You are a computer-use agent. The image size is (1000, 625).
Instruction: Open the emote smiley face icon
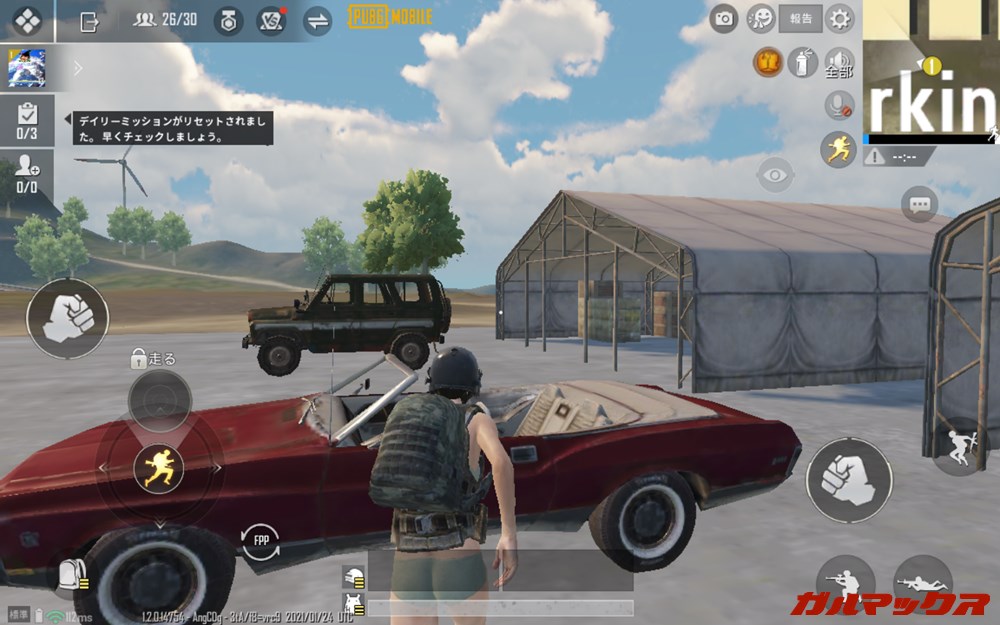click(x=762, y=18)
